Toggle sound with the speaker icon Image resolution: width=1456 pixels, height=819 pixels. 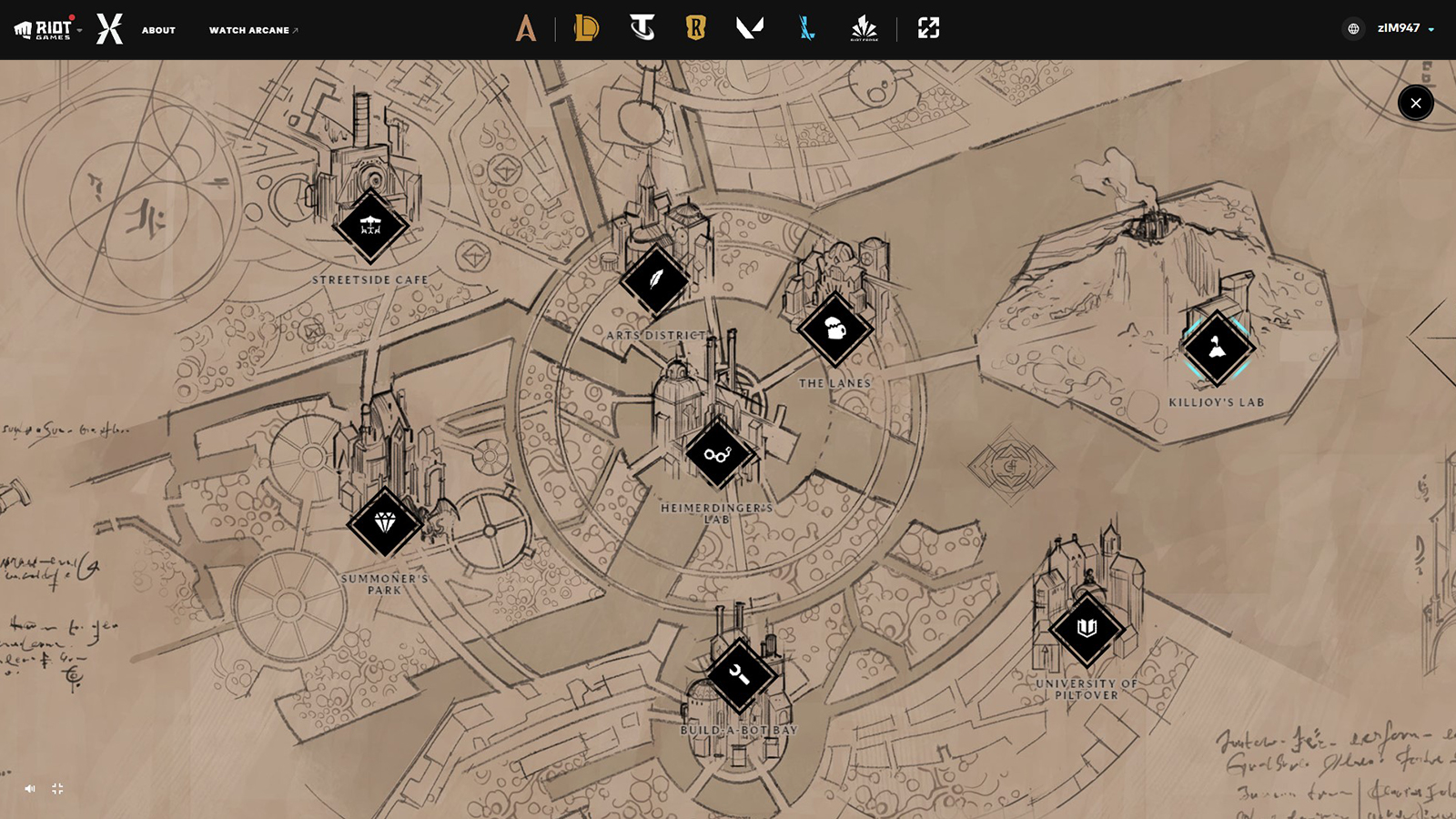30,789
